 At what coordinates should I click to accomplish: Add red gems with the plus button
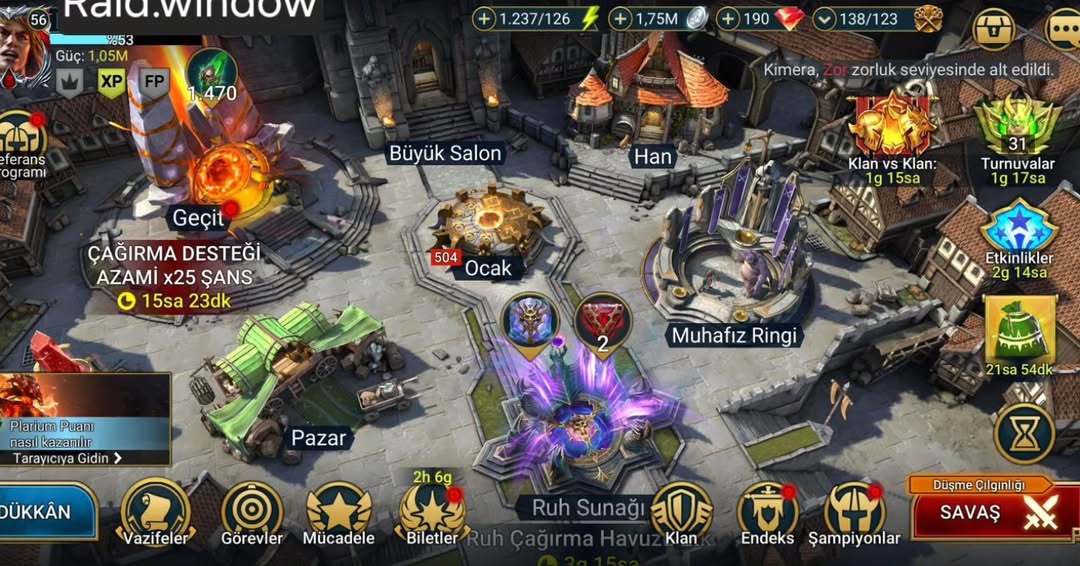pyautogui.click(x=728, y=19)
